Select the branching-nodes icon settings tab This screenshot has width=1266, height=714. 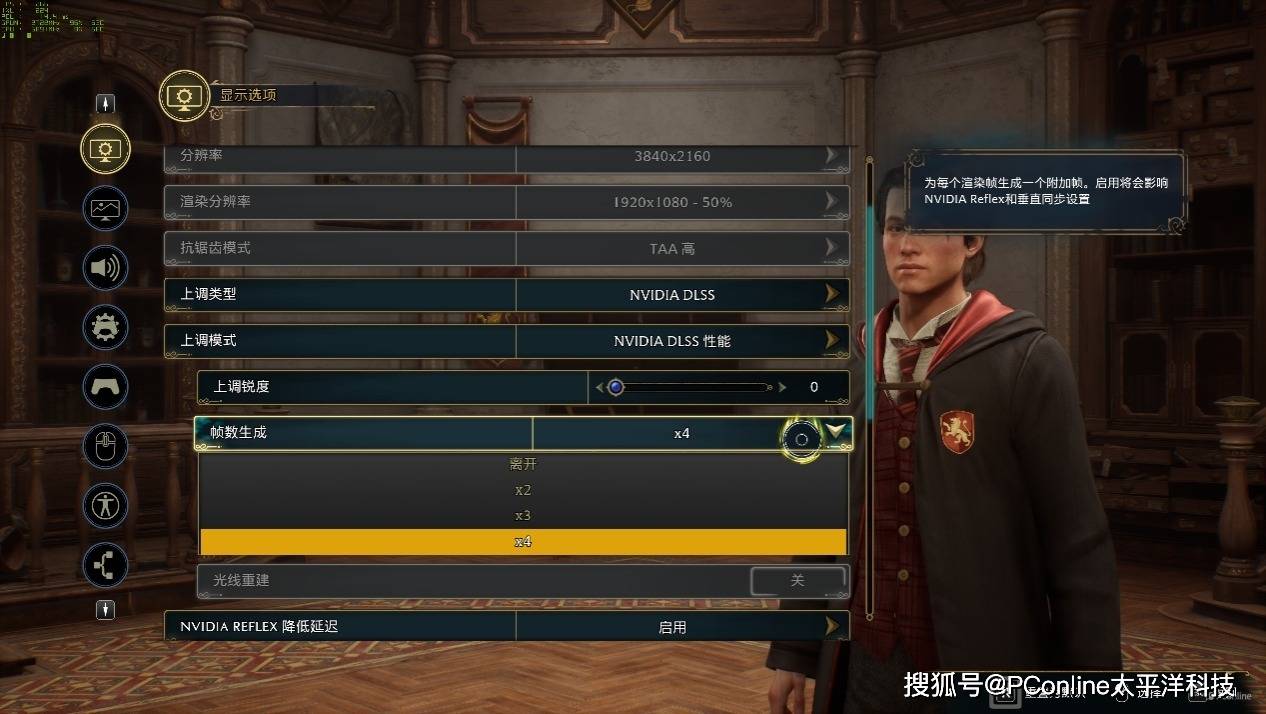click(x=105, y=564)
